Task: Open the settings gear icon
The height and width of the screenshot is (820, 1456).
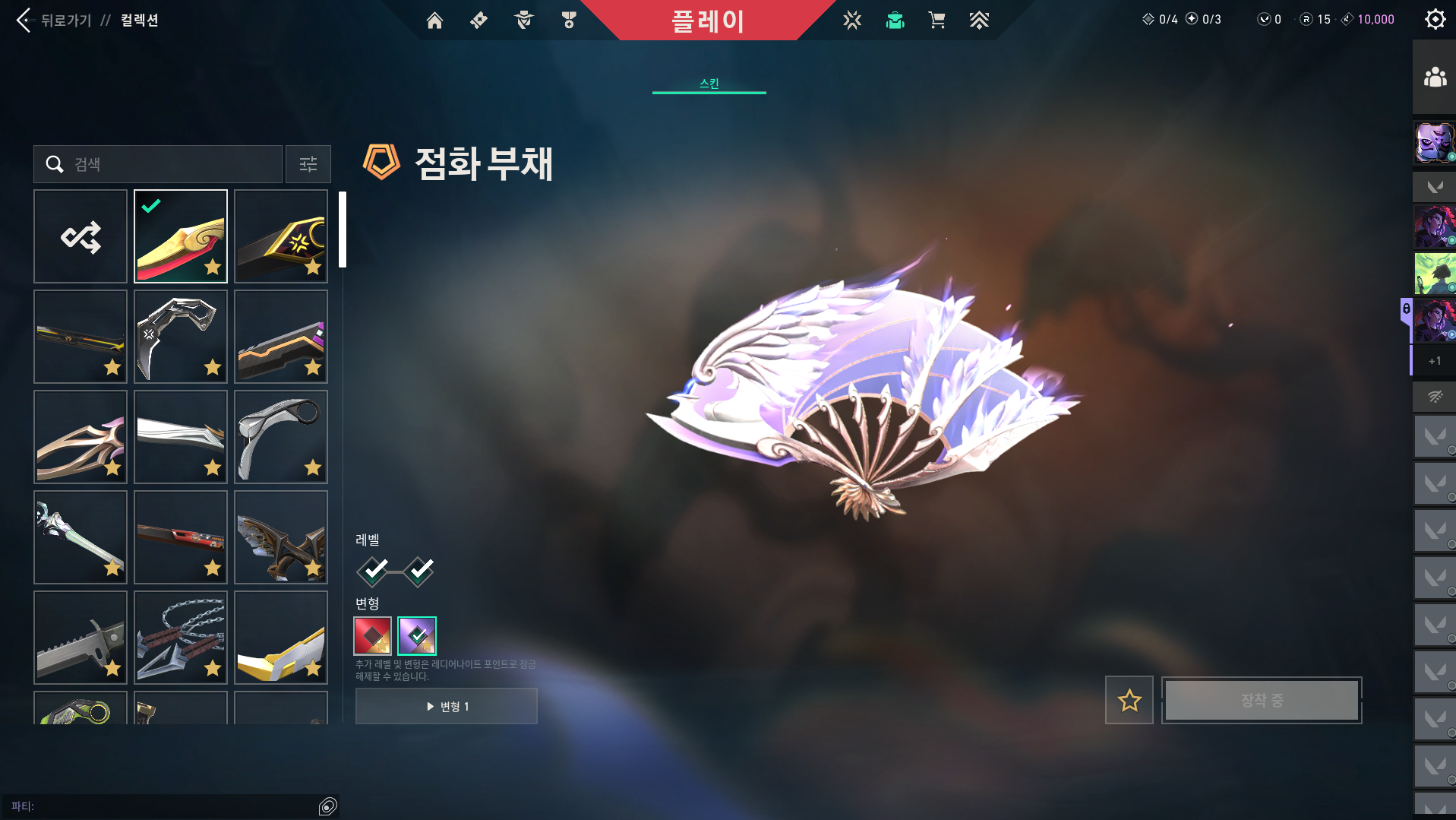Action: tap(1434, 19)
